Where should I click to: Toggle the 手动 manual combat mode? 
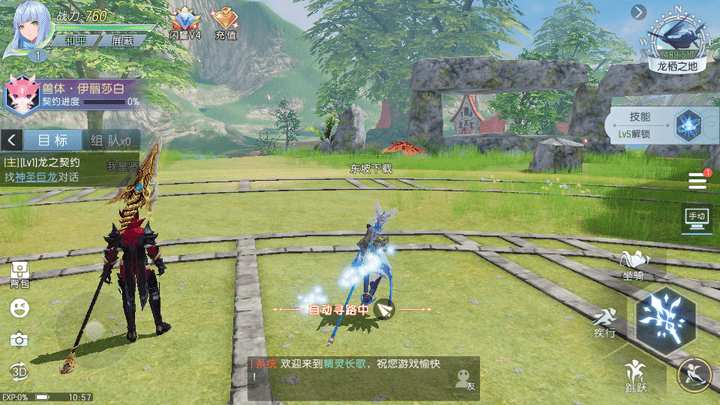(696, 216)
